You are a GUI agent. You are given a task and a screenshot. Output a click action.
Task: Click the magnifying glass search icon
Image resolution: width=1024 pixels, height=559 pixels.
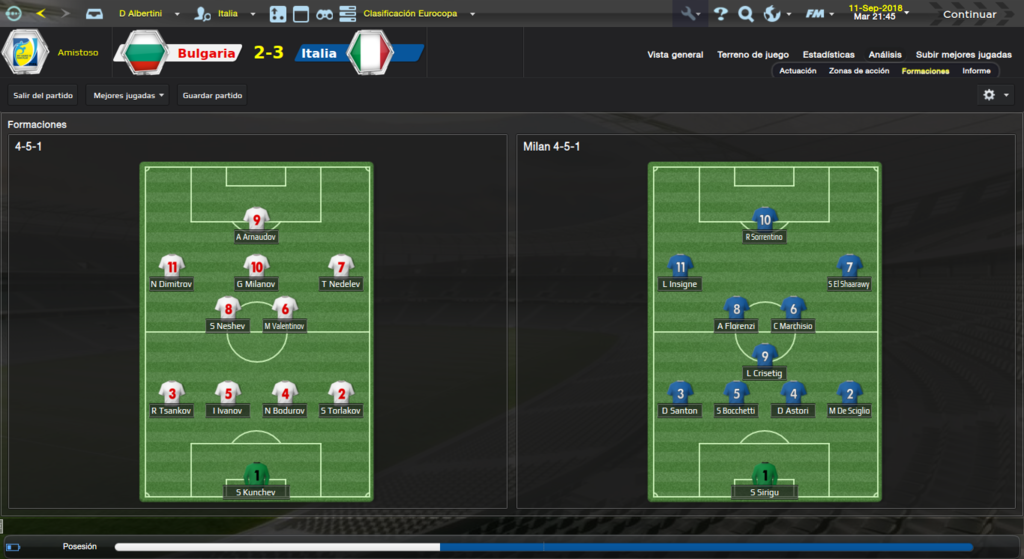tap(746, 14)
